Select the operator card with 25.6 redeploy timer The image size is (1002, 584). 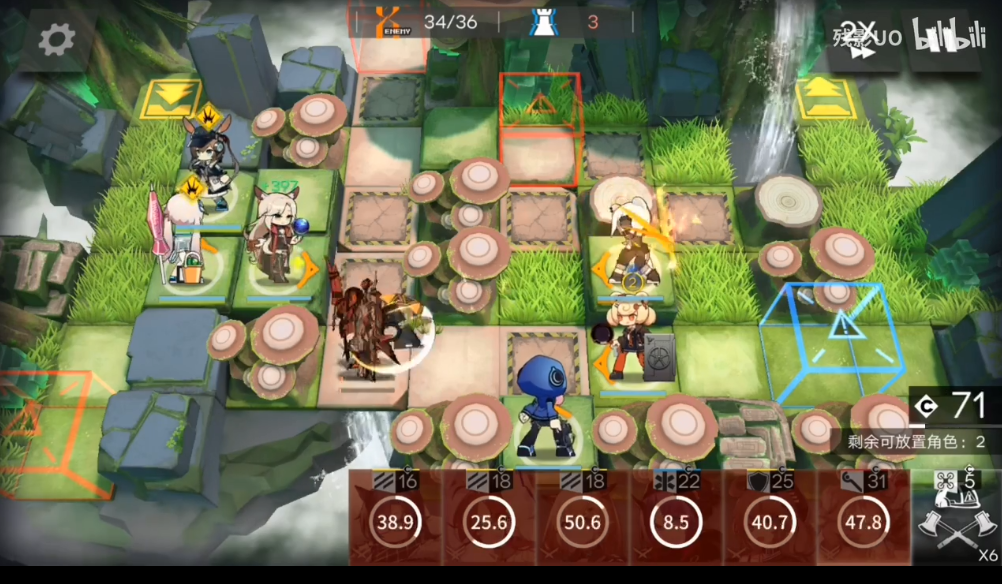(x=488, y=517)
